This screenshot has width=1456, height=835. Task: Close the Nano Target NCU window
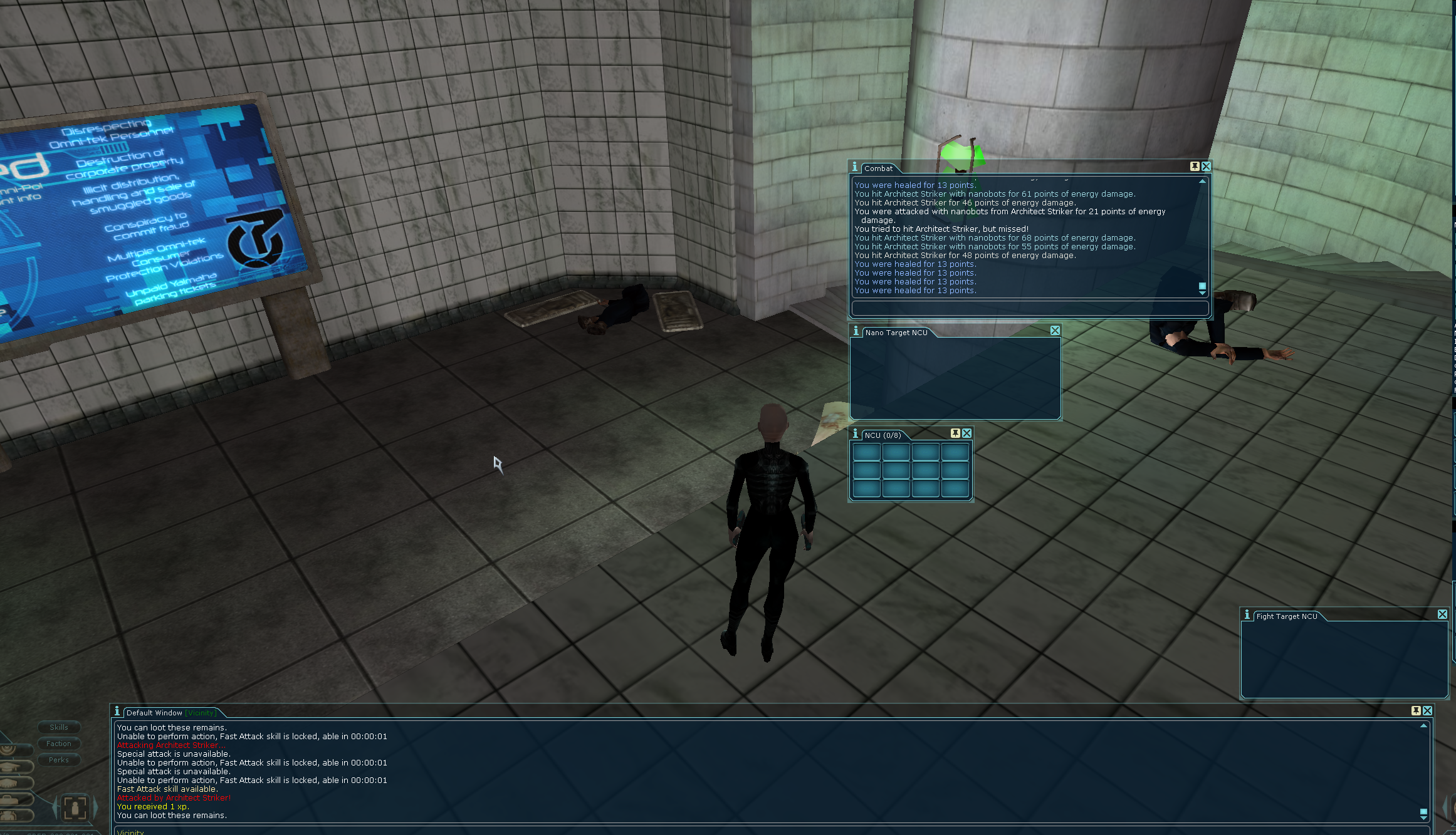point(1055,331)
